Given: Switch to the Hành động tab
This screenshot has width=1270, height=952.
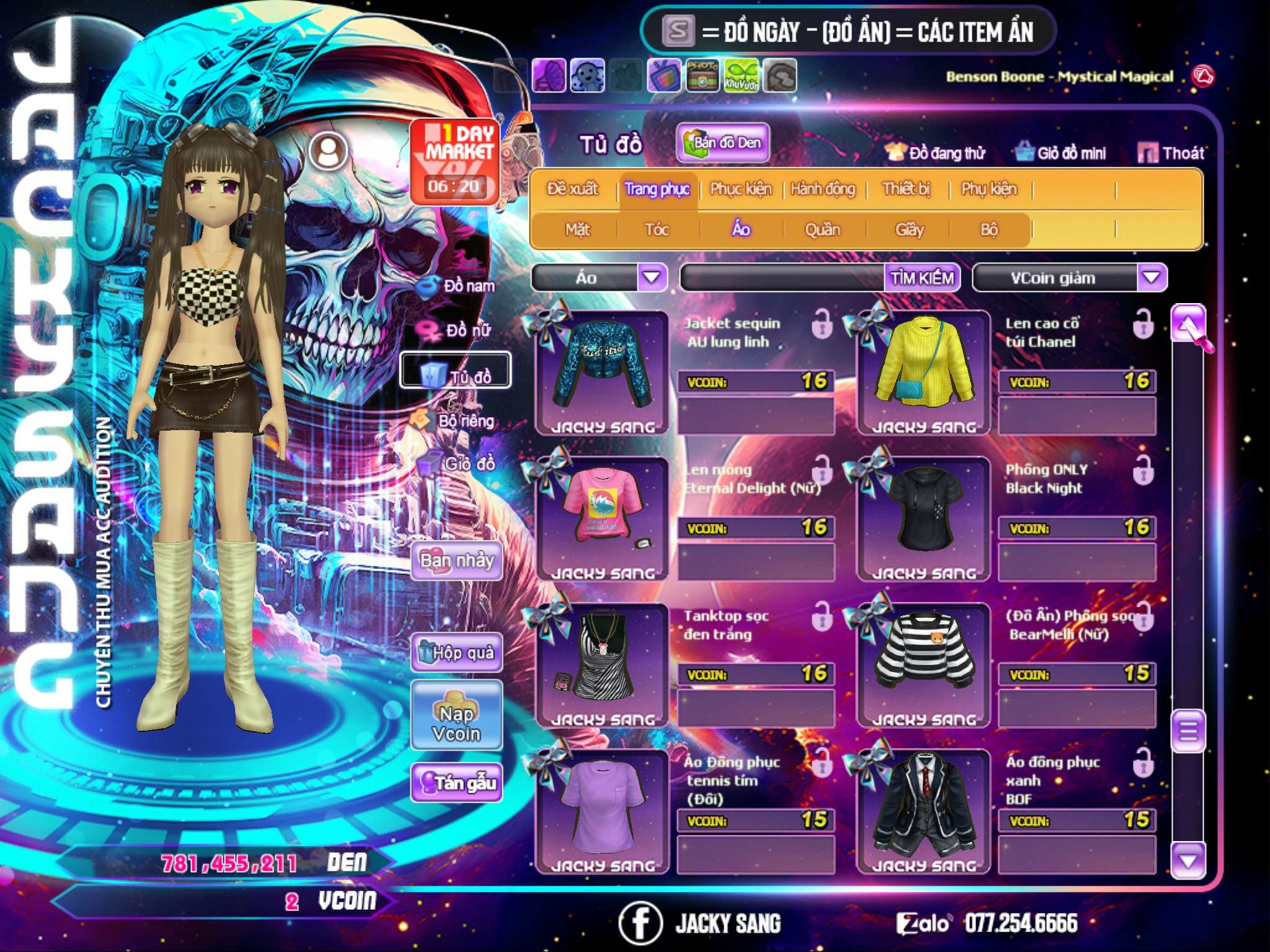Looking at the screenshot, I should (x=822, y=189).
